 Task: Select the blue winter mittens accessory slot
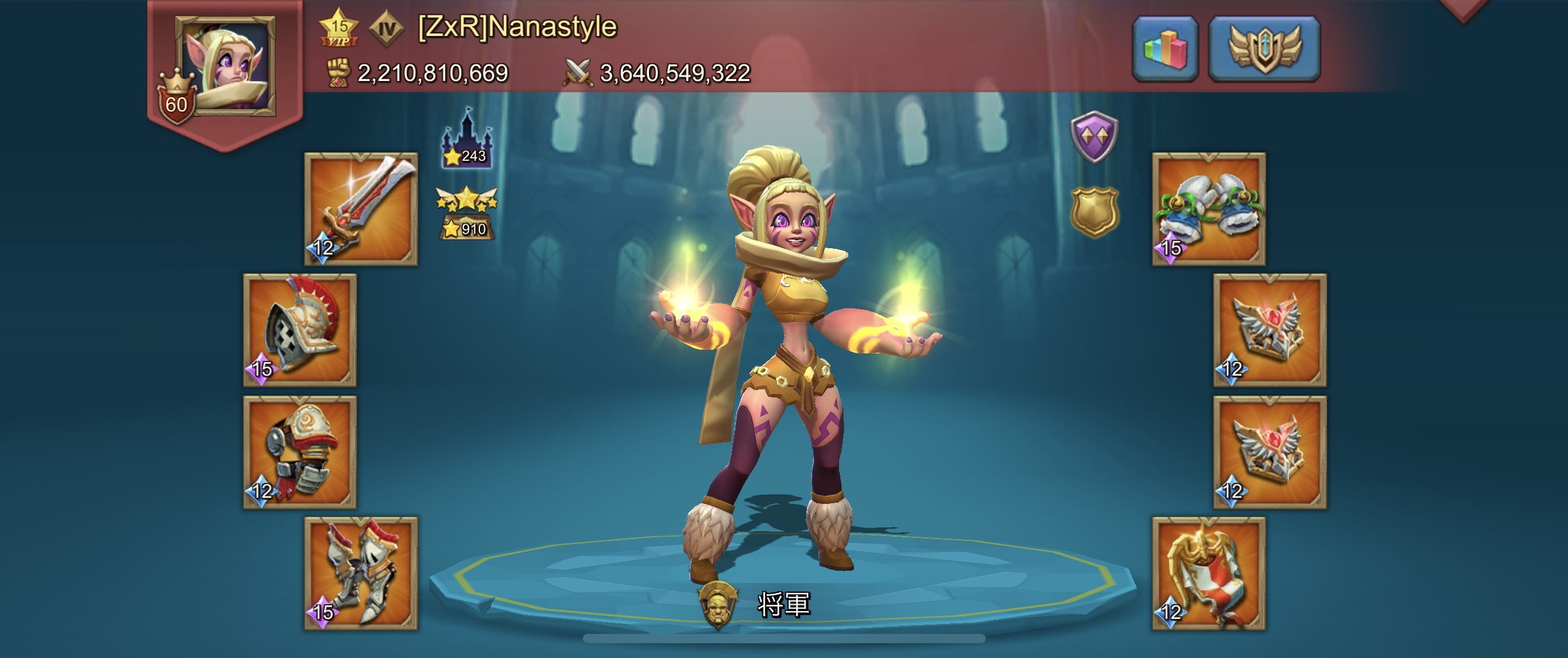(1208, 209)
